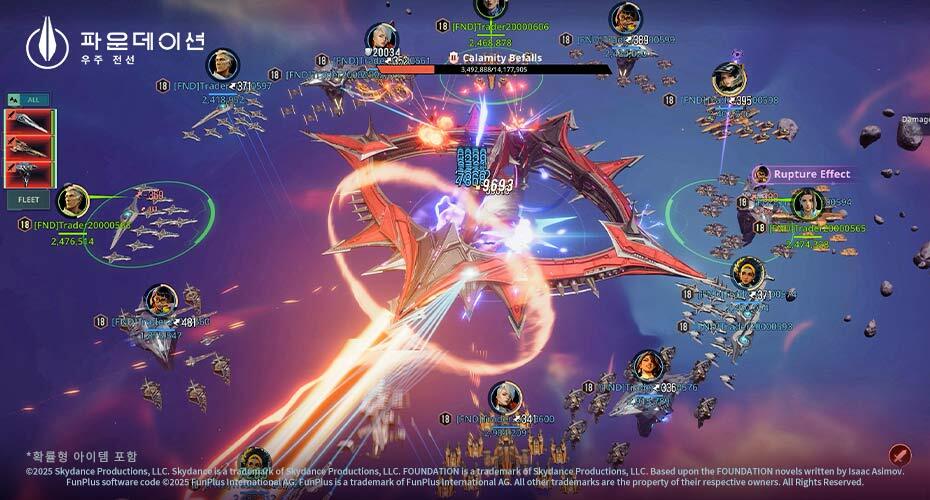Image resolution: width=930 pixels, height=500 pixels.
Task: Select the commander portrait beside the FLEET button
Action: pos(73,201)
